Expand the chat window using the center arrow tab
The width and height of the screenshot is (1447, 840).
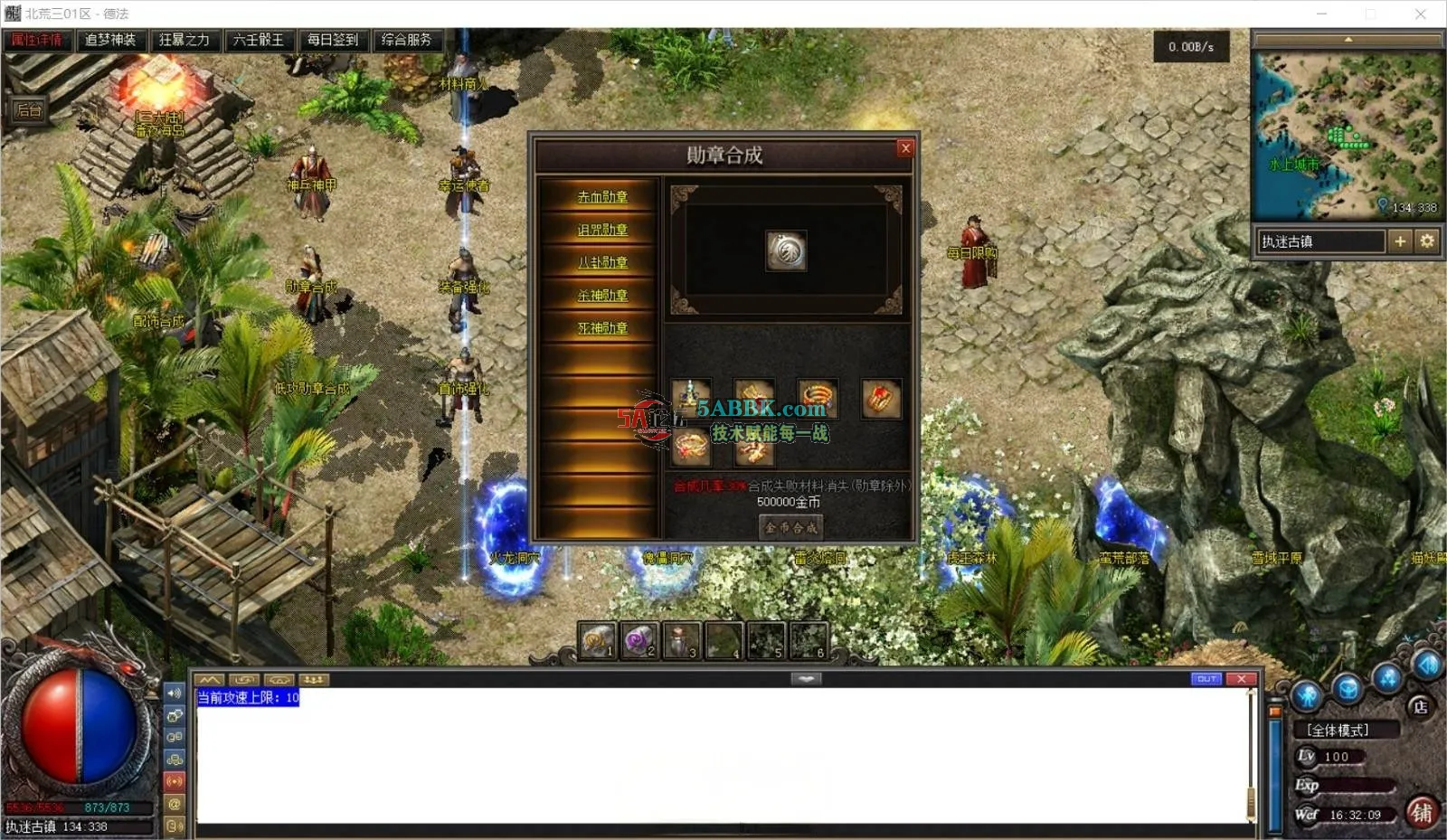pyautogui.click(x=804, y=678)
